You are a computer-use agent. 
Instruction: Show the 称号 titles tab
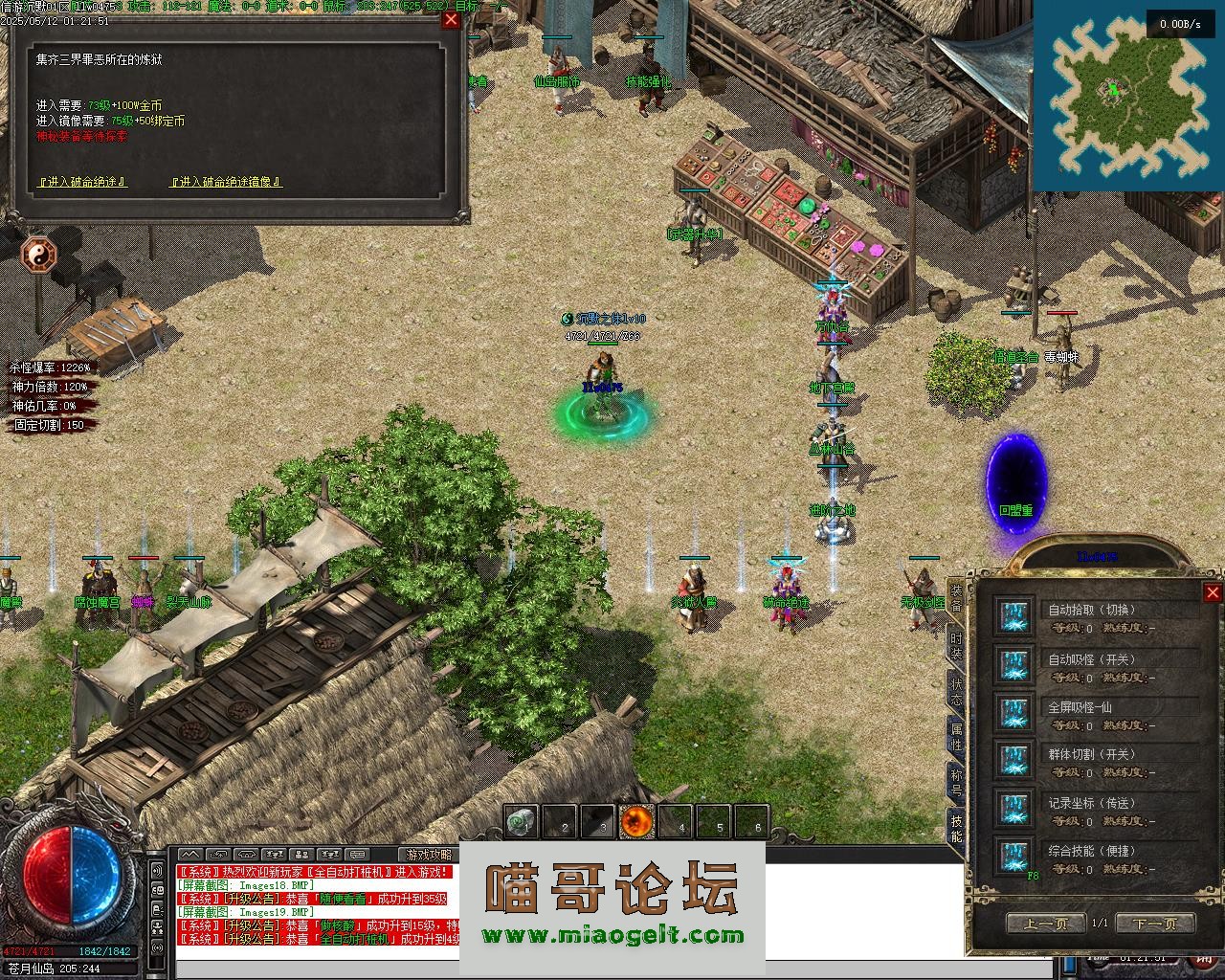[x=956, y=782]
